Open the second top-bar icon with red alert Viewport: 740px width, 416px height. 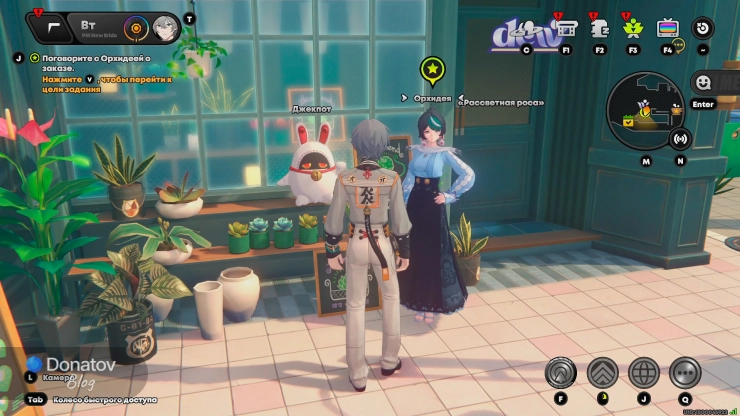(601, 29)
